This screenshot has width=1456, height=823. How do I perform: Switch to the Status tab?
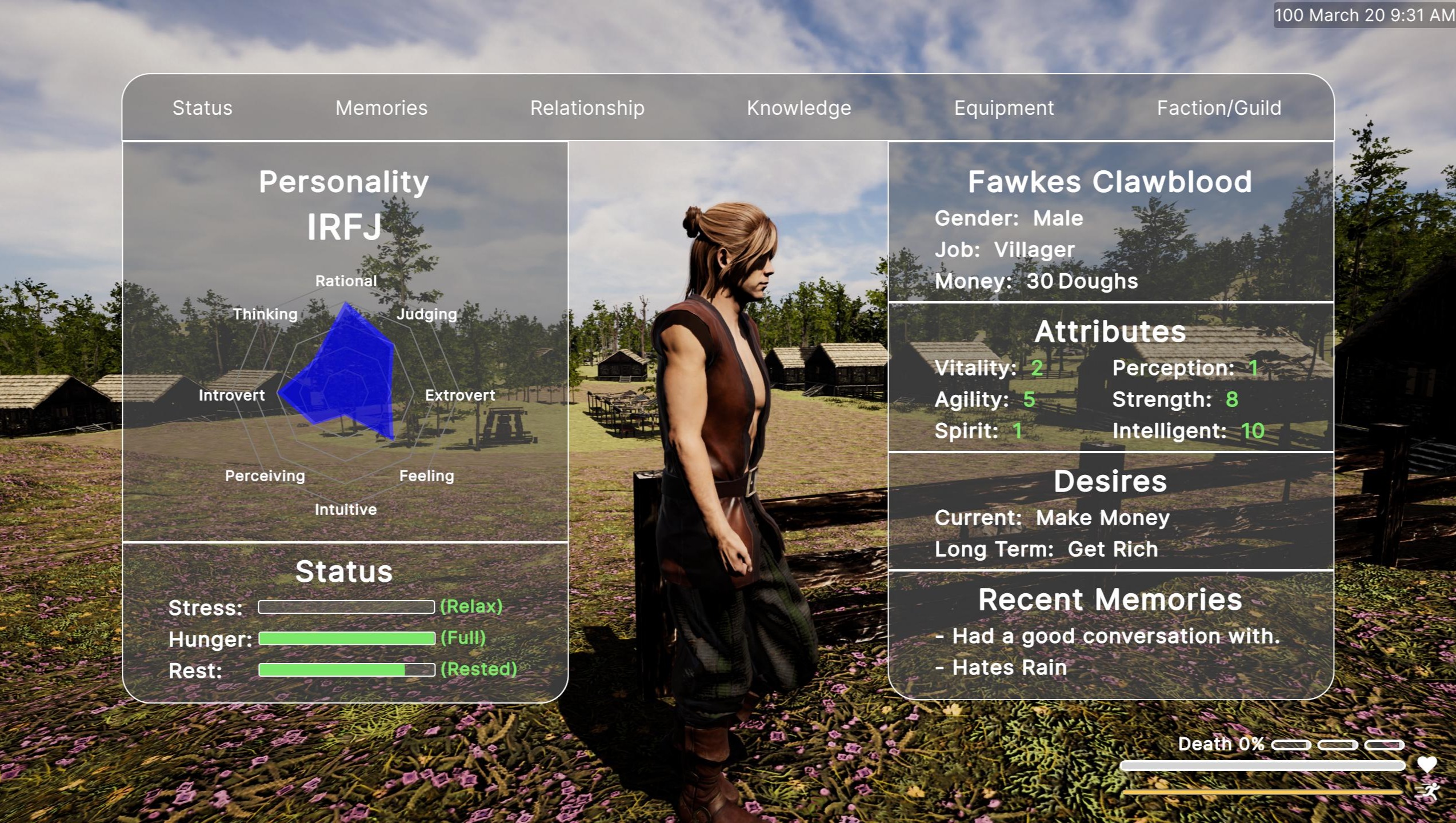tap(202, 108)
